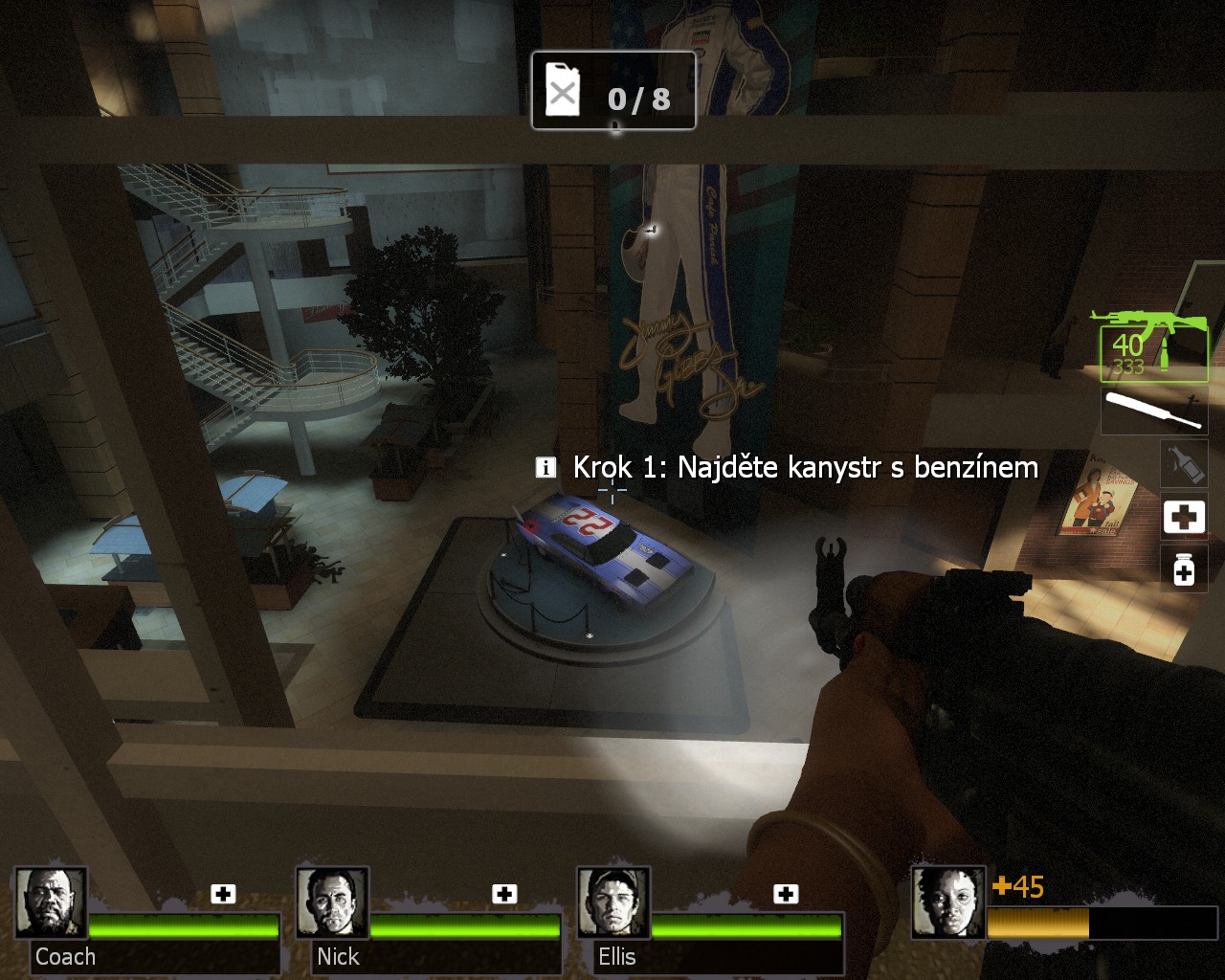Select Ellis's teammate portrait
Screen dimensions: 1225x980
[613, 902]
